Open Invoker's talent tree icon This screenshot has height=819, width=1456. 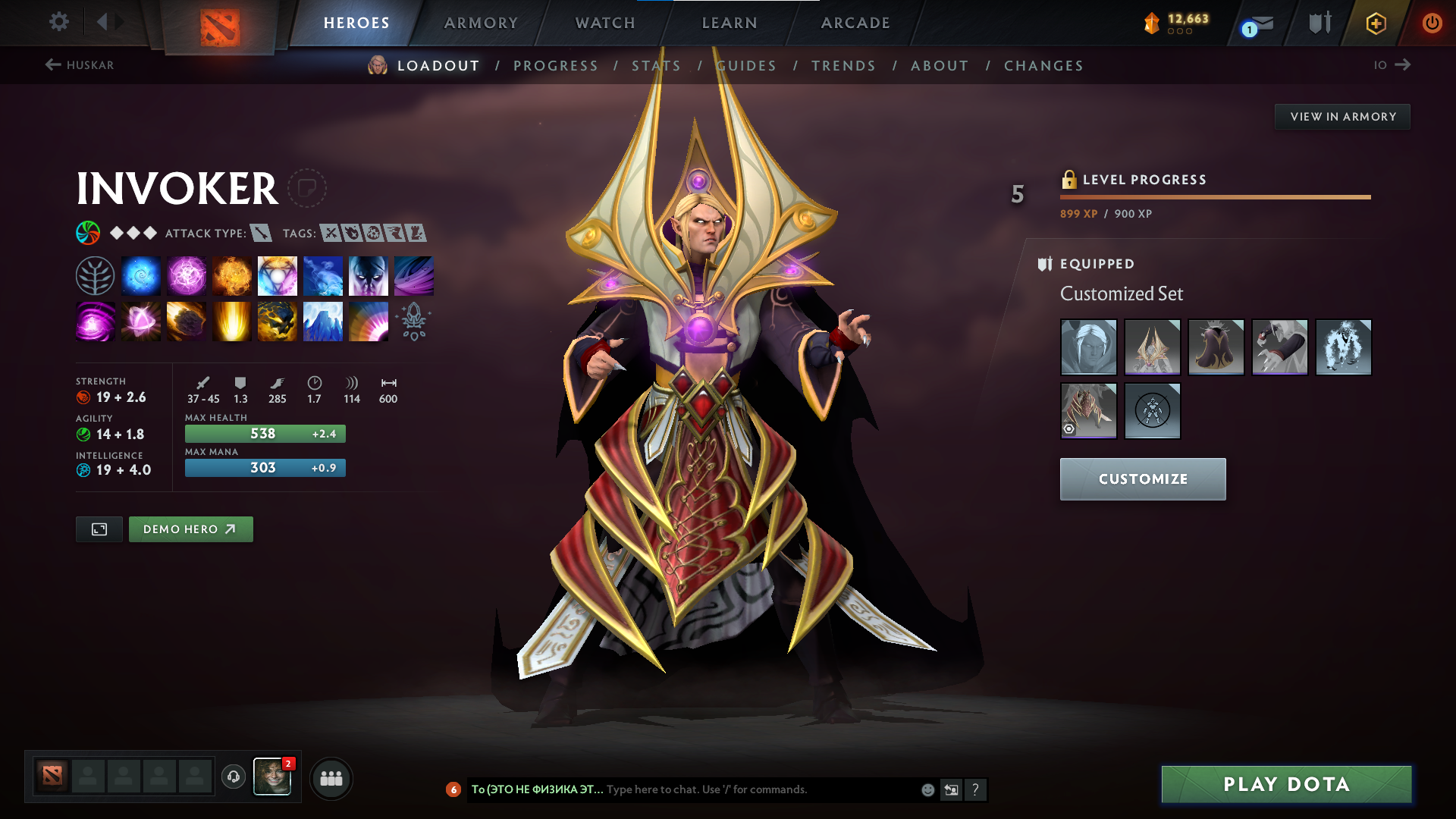(95, 275)
